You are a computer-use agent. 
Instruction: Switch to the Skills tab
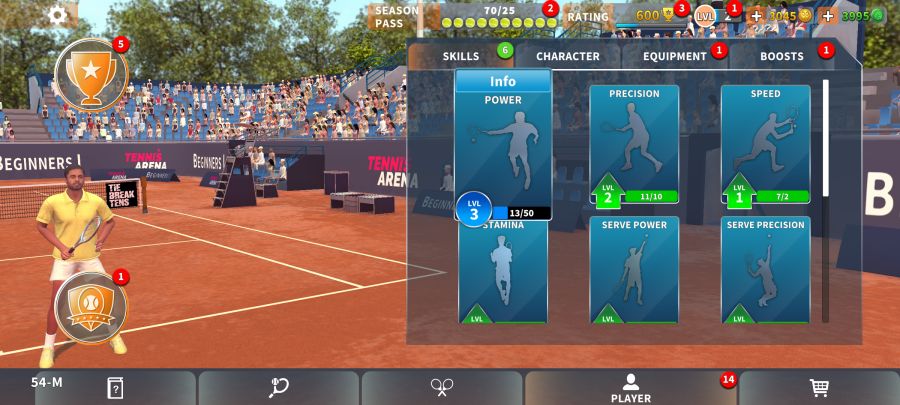click(x=461, y=56)
